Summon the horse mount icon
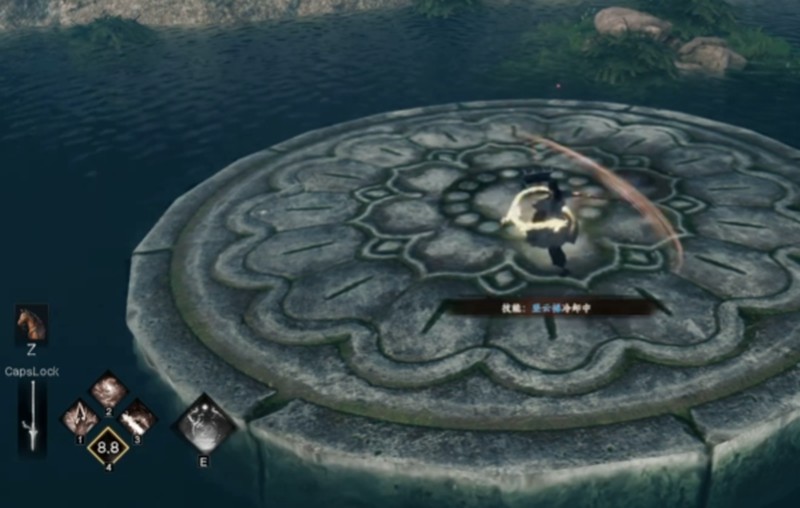This screenshot has width=800, height=508. (31, 324)
